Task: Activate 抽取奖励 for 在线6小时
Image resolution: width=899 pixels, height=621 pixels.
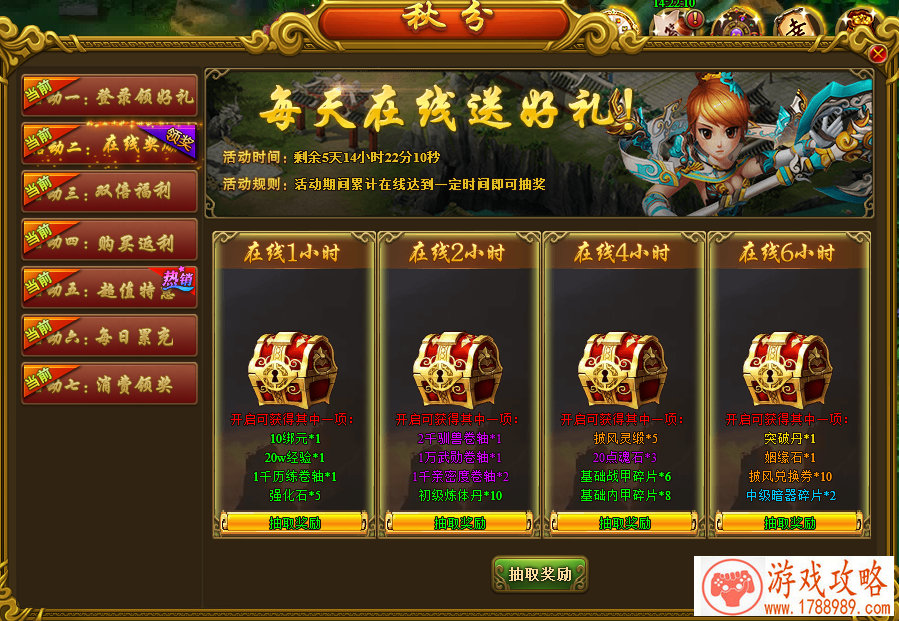Action: pos(789,523)
